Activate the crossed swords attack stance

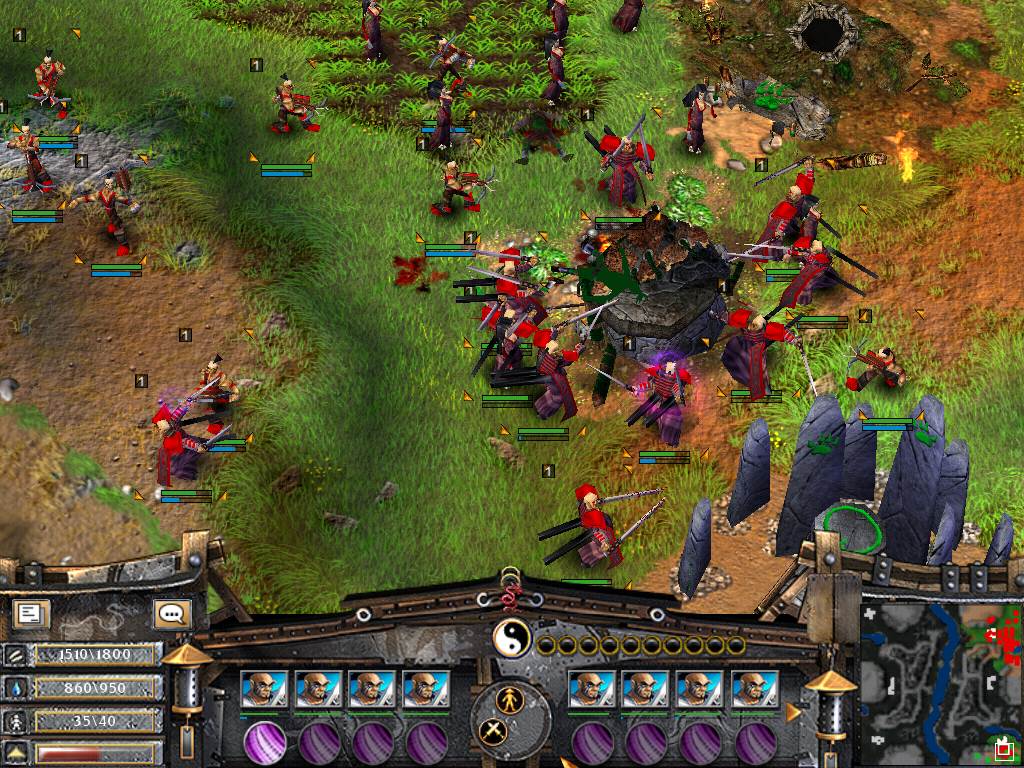click(x=492, y=731)
